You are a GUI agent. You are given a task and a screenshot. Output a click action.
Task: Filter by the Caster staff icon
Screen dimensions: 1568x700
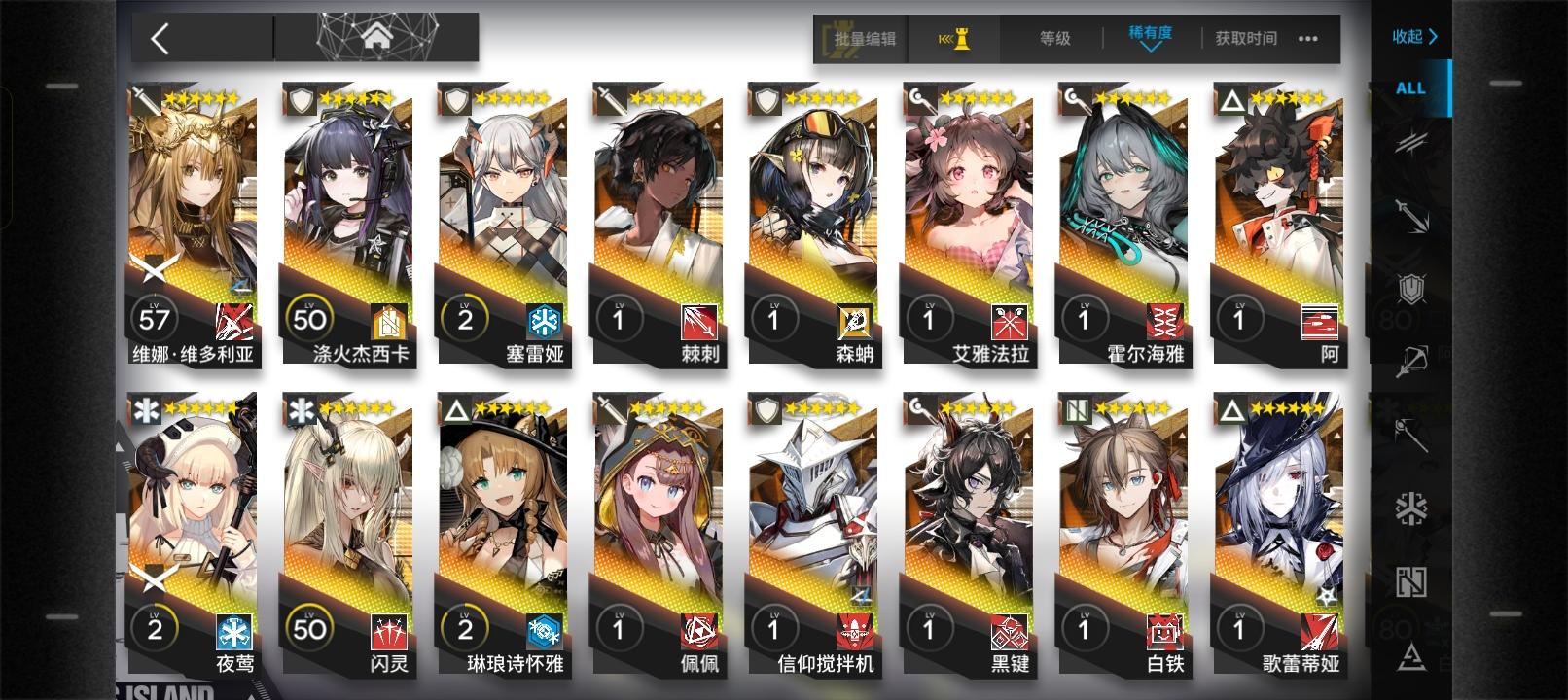tap(1410, 433)
